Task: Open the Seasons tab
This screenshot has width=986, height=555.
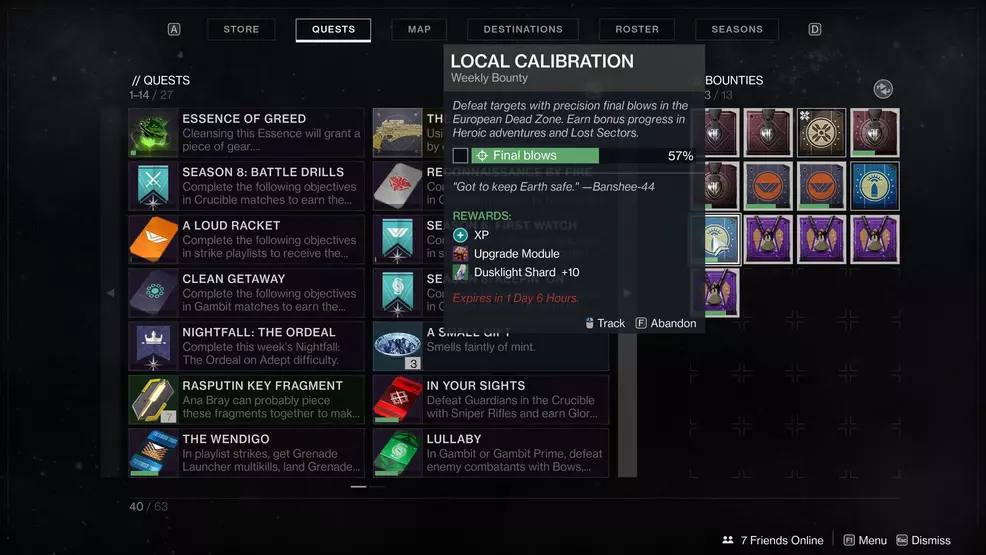Action: (x=737, y=30)
